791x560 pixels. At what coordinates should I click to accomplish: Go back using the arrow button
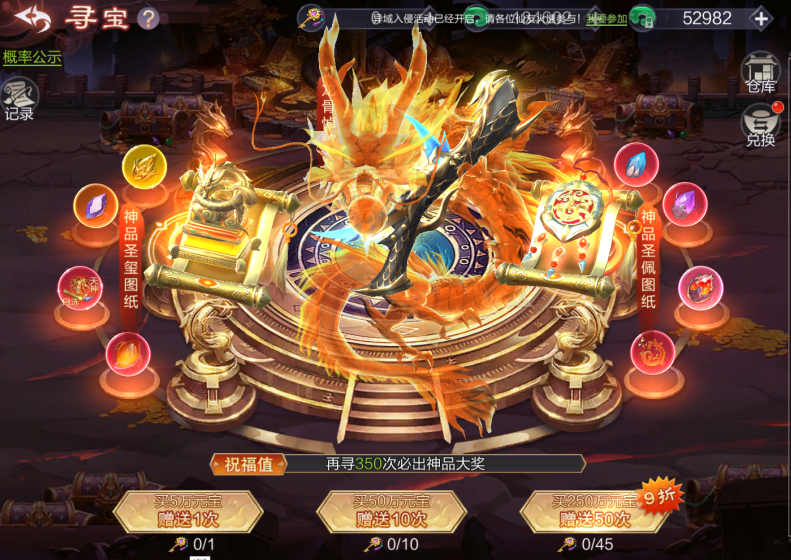click(x=31, y=18)
